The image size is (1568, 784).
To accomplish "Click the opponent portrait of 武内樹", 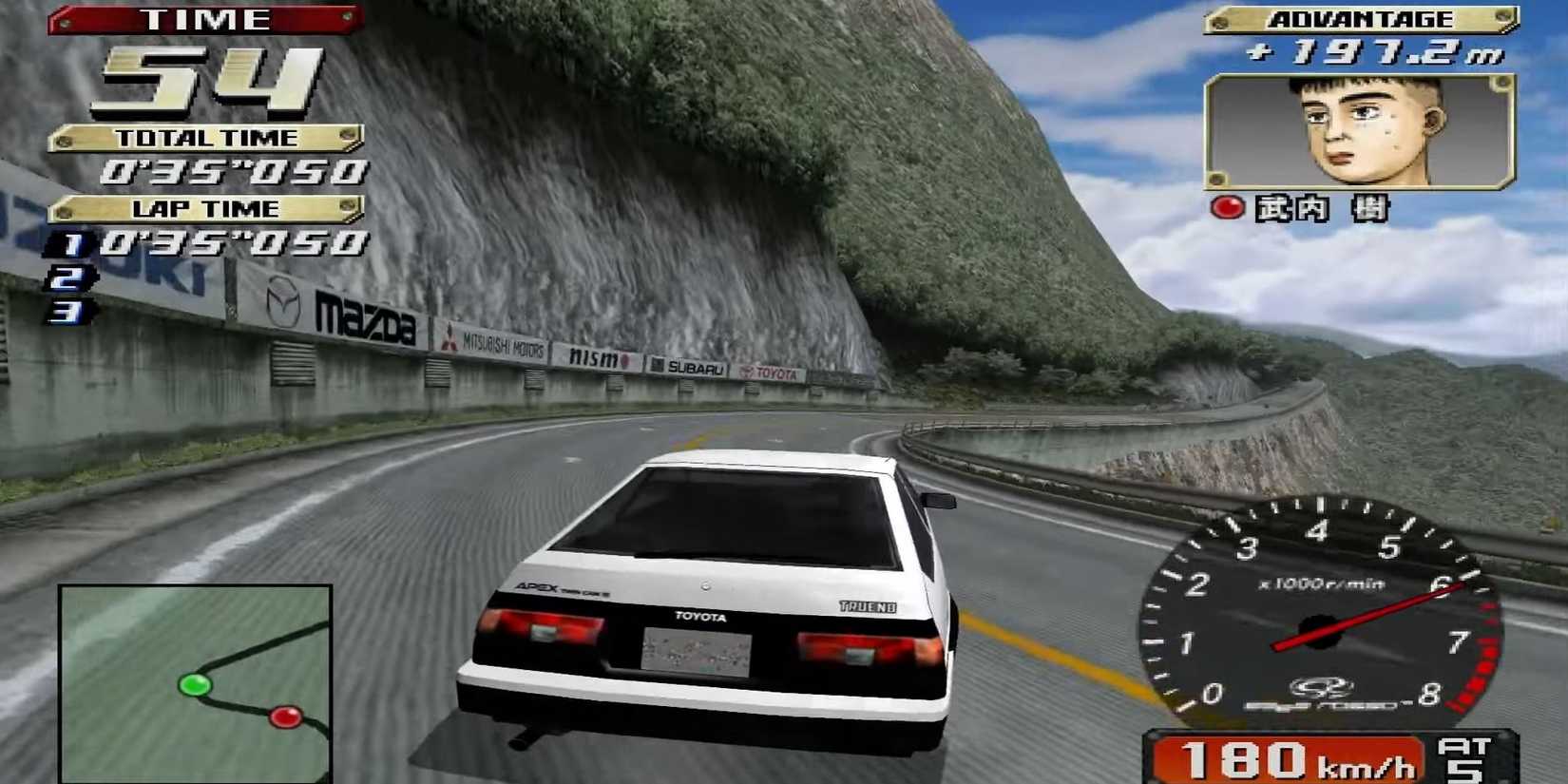I will (x=1361, y=133).
